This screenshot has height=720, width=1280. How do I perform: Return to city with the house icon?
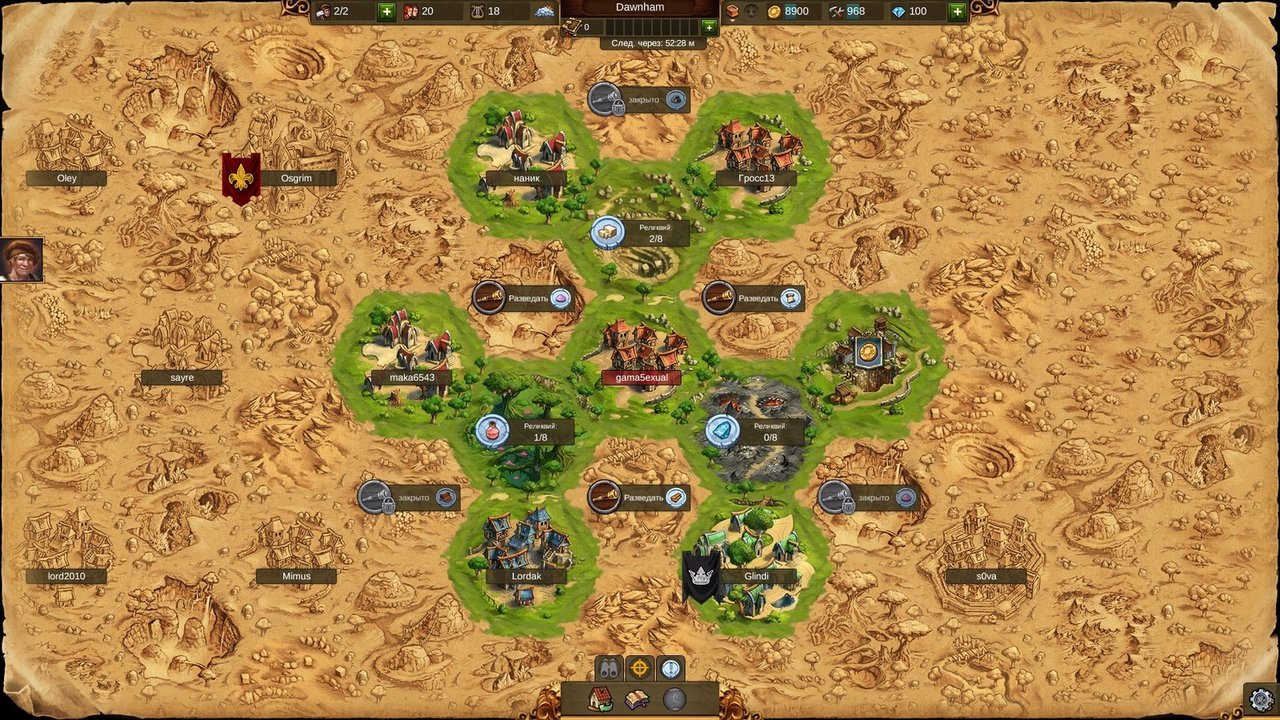tap(601, 699)
